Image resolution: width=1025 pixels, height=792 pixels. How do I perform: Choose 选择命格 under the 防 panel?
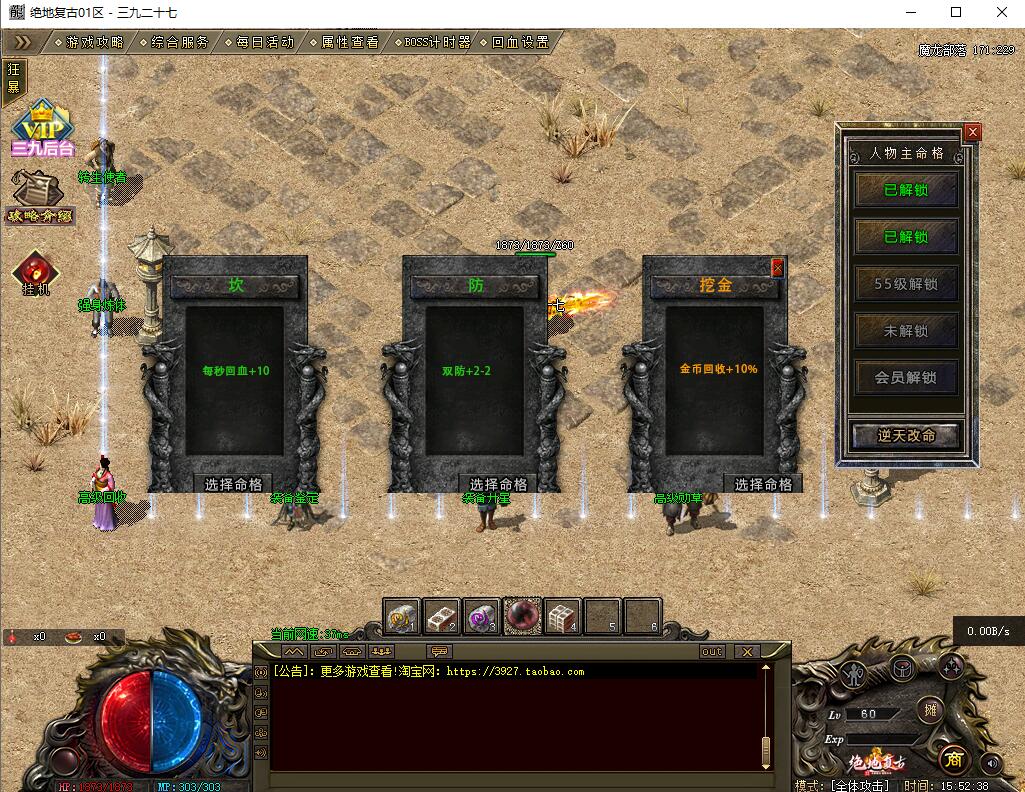point(499,484)
